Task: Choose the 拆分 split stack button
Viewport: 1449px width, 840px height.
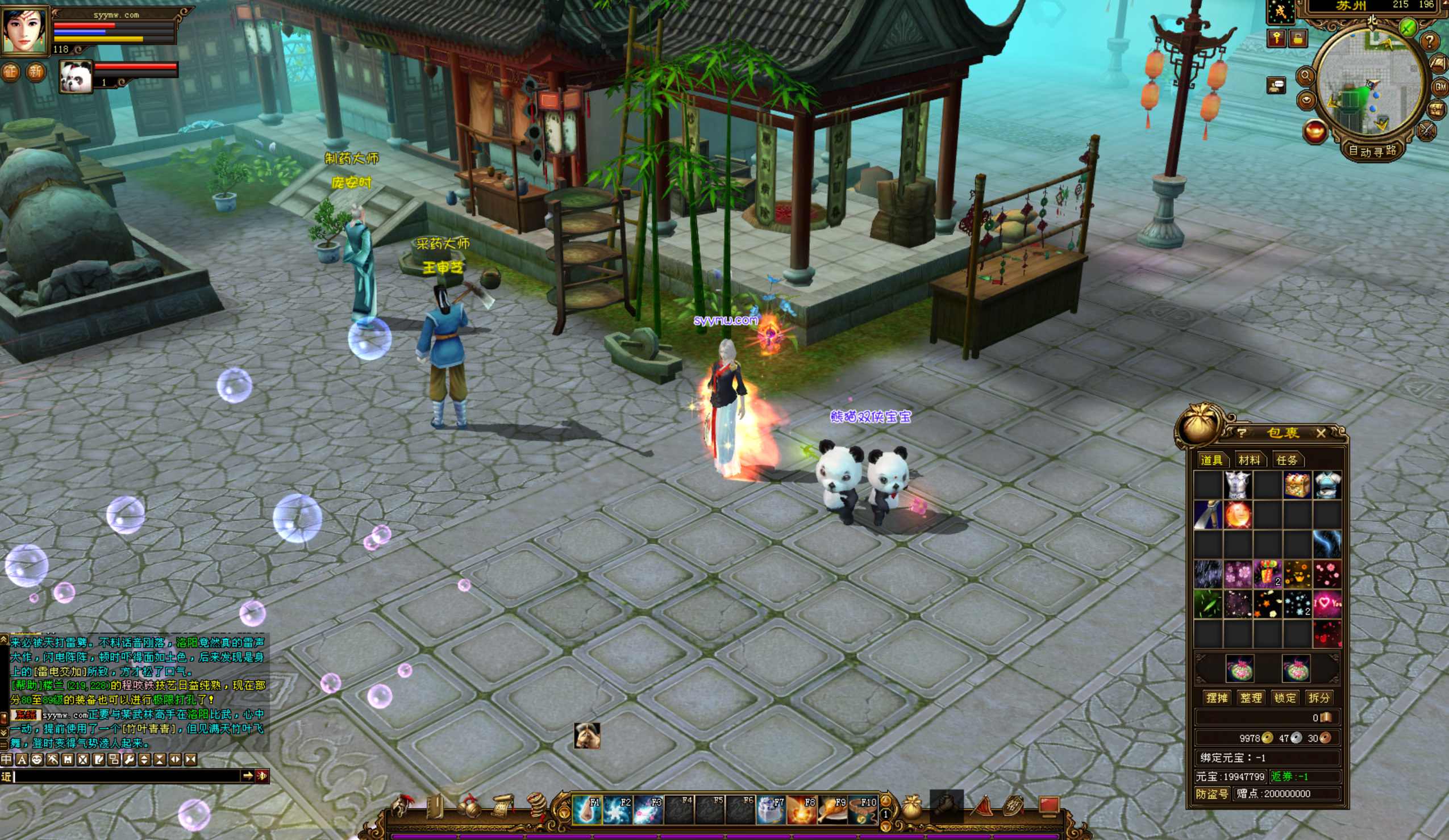Action: (x=1318, y=698)
